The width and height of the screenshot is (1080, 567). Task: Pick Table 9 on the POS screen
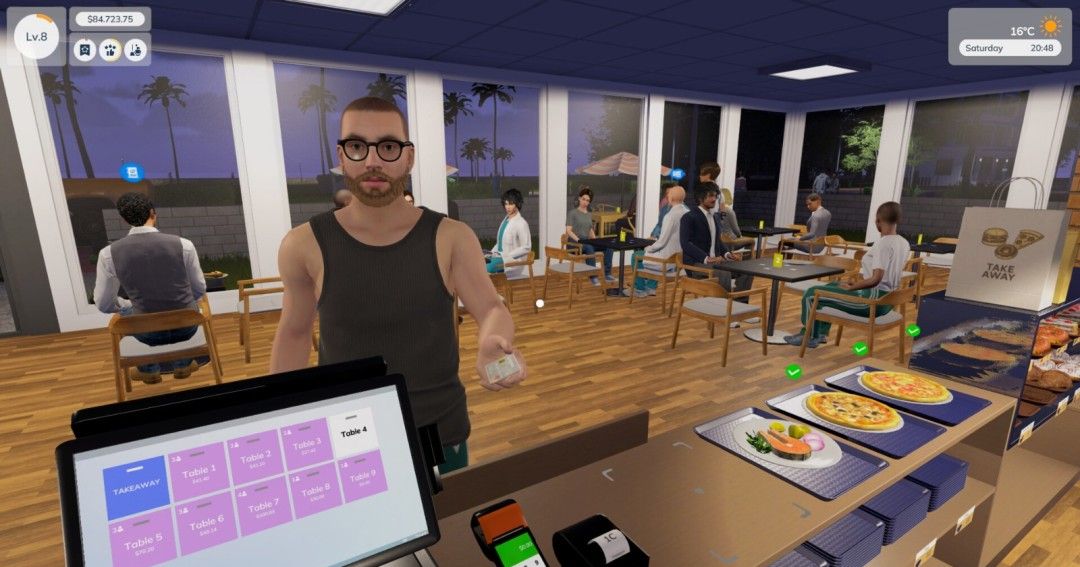coord(361,475)
